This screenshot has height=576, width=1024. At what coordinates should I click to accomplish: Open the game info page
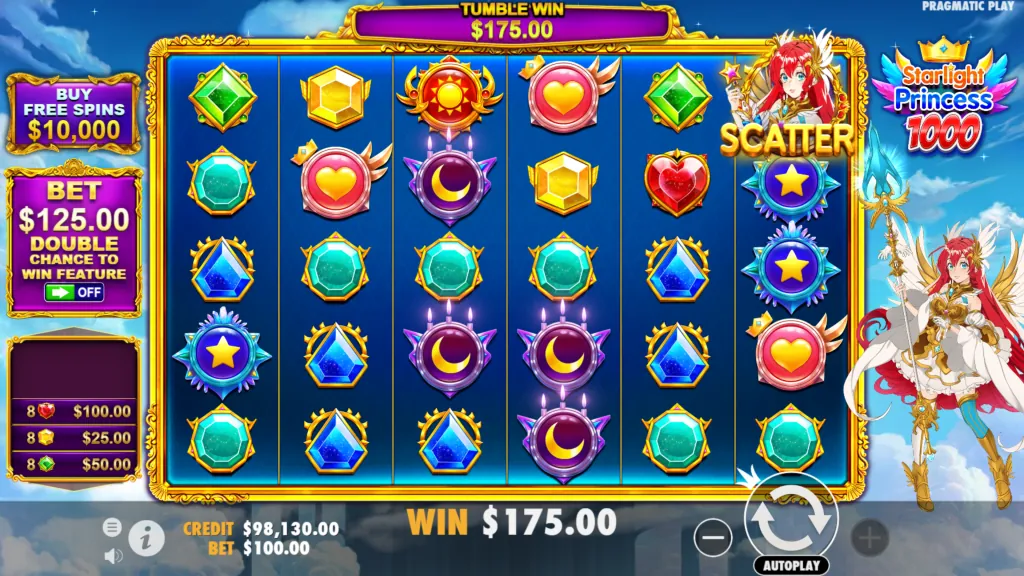click(x=146, y=537)
